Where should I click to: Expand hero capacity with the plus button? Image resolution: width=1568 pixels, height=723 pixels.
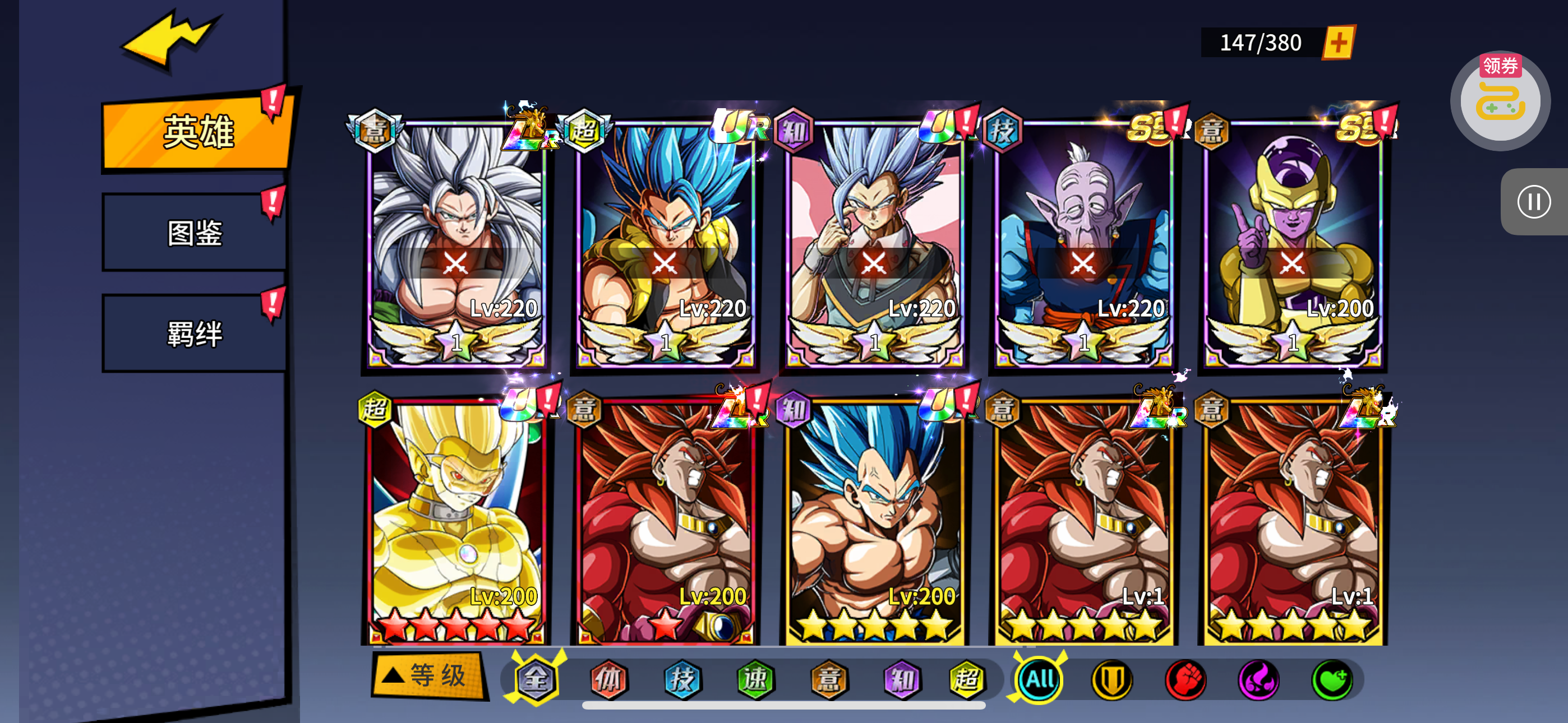tap(1338, 43)
